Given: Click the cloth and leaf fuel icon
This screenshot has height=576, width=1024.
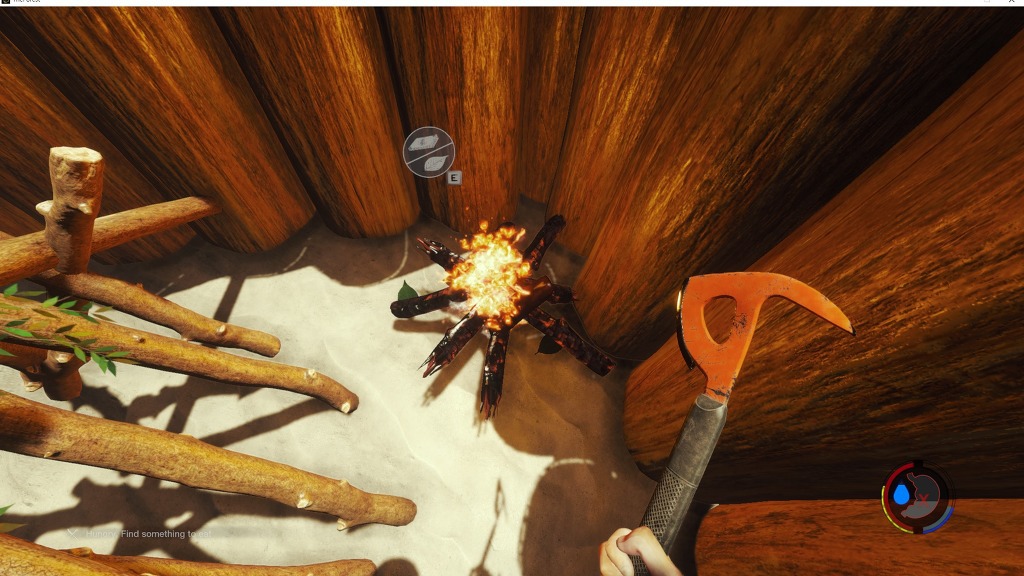Looking at the screenshot, I should (x=429, y=152).
